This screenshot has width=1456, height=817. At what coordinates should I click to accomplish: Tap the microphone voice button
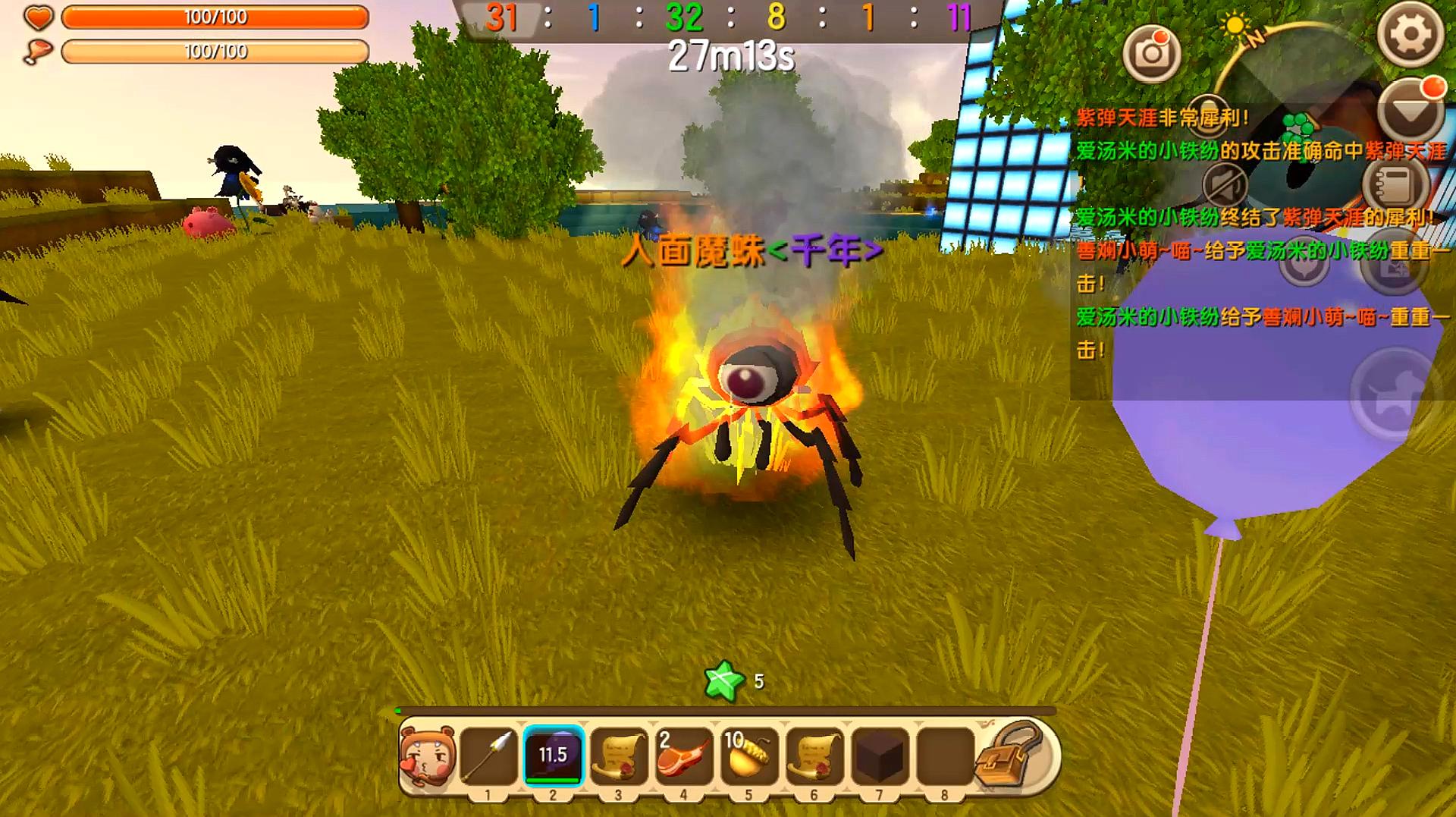pos(1209,112)
